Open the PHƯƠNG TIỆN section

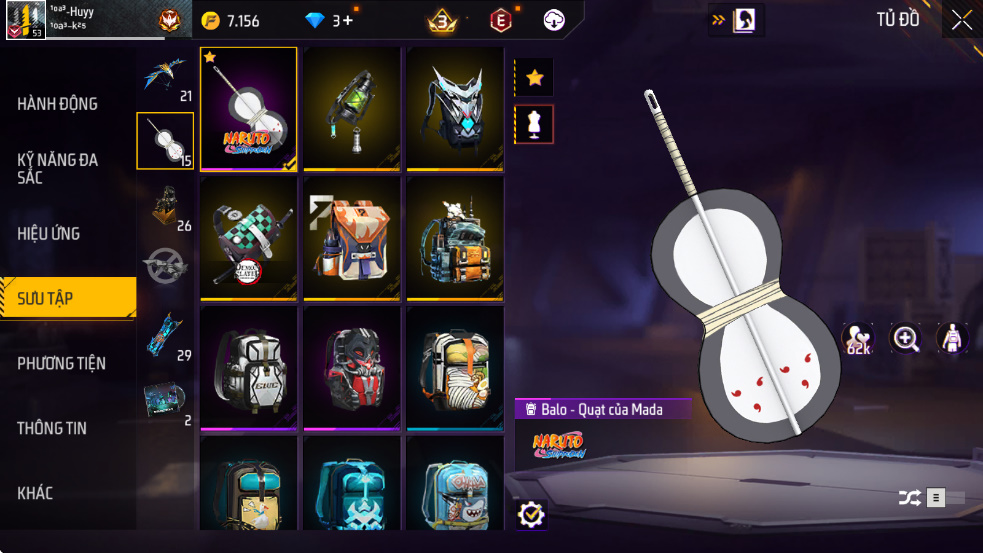[62, 363]
